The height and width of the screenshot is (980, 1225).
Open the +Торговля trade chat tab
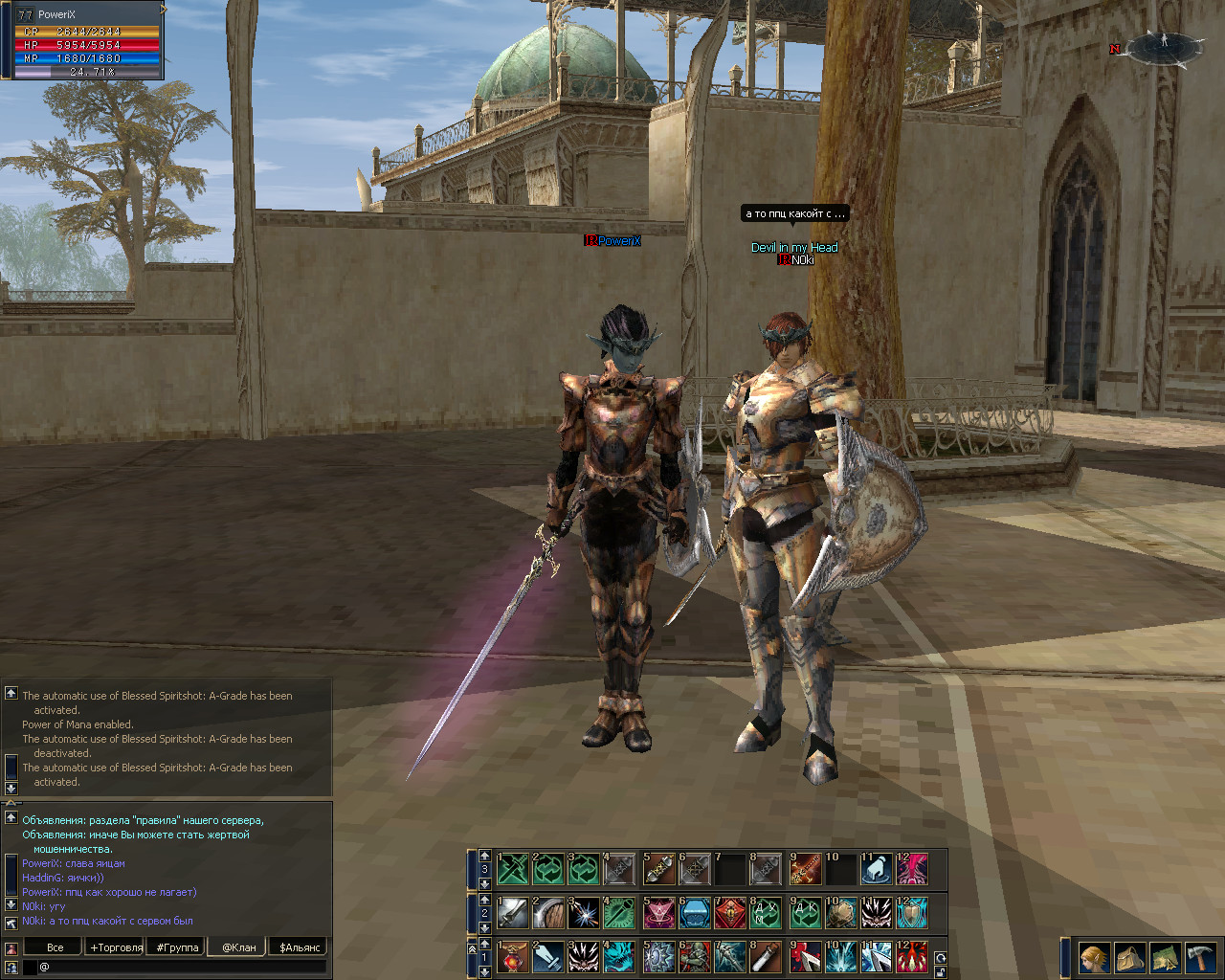pos(116,947)
